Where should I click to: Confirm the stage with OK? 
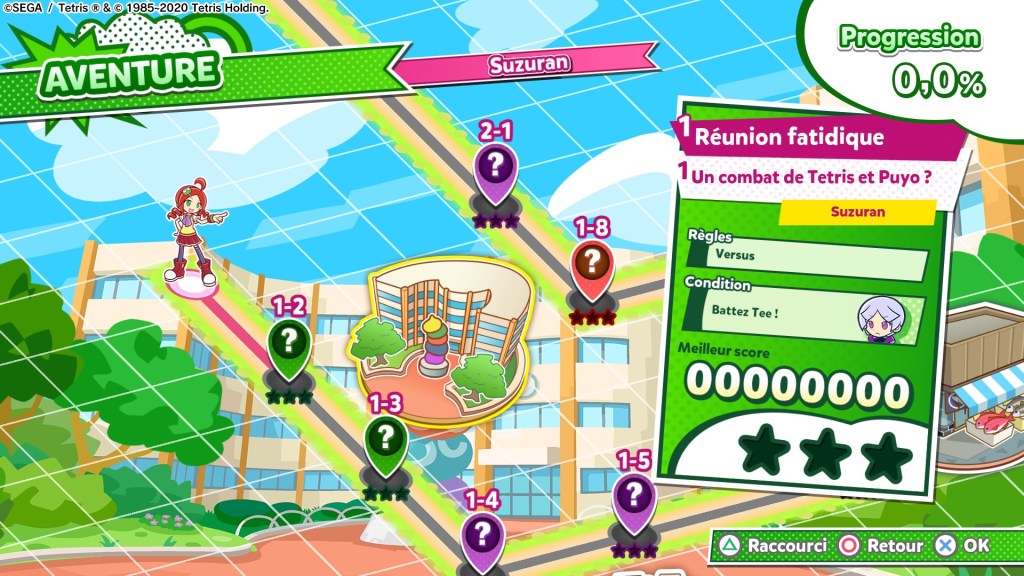point(964,547)
